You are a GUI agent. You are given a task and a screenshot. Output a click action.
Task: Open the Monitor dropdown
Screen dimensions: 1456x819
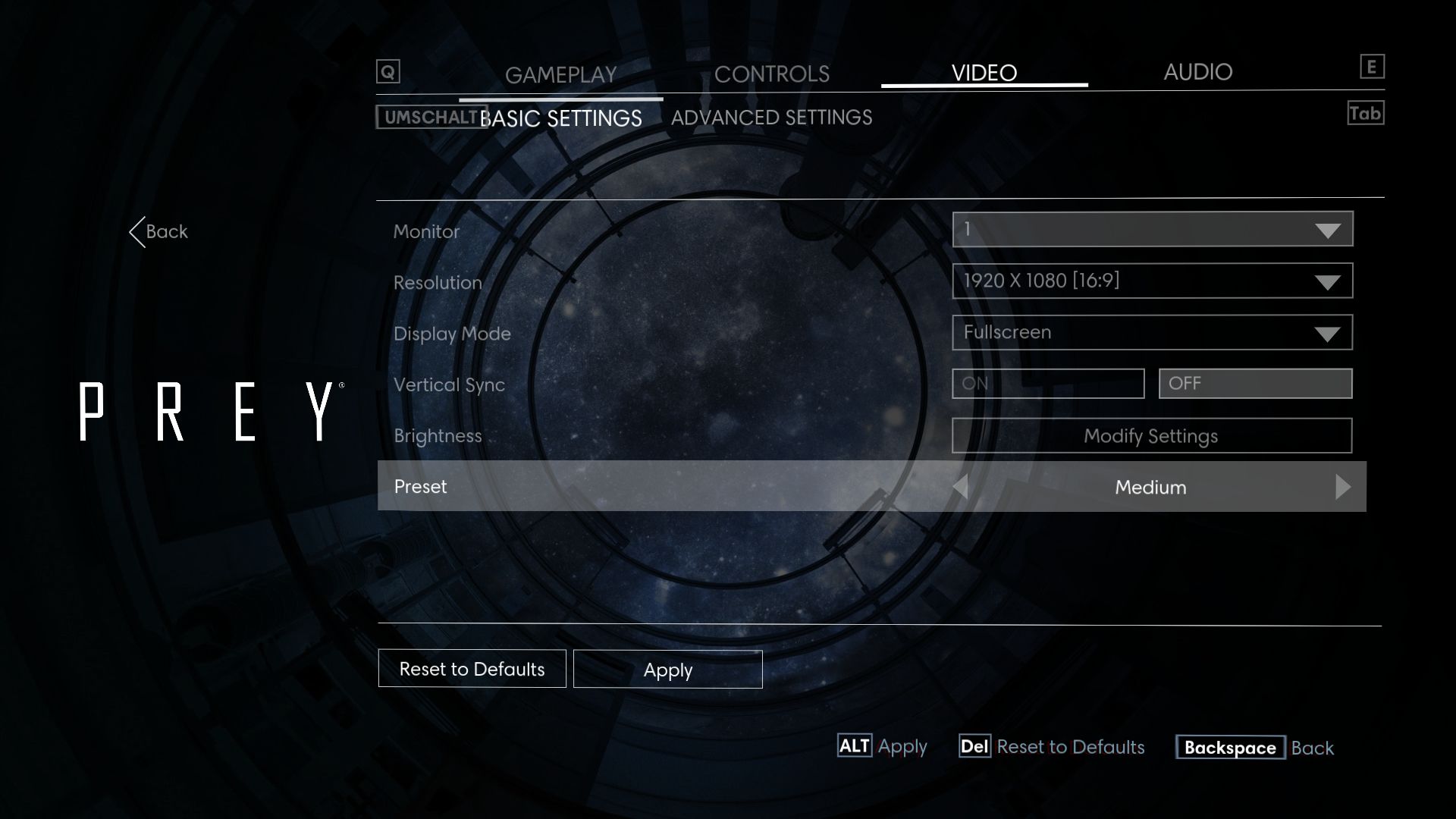(x=1152, y=229)
